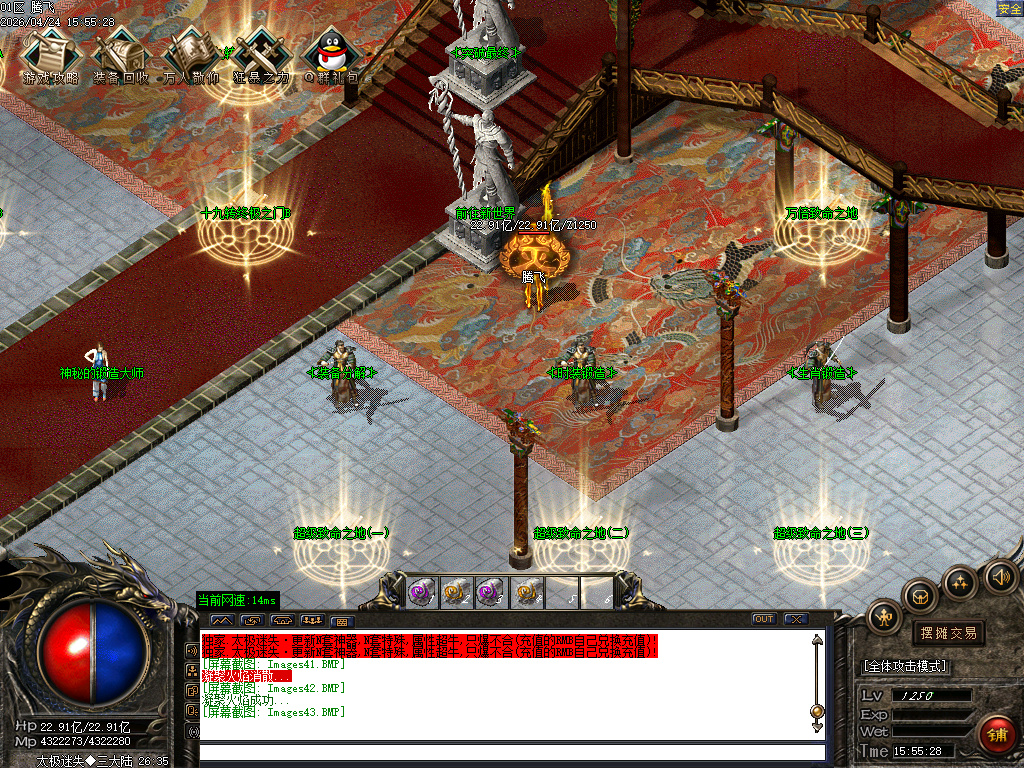Image resolution: width=1024 pixels, height=768 pixels.
Task: Switch the 全体攻击模式 attack mode label
Action: click(x=905, y=666)
